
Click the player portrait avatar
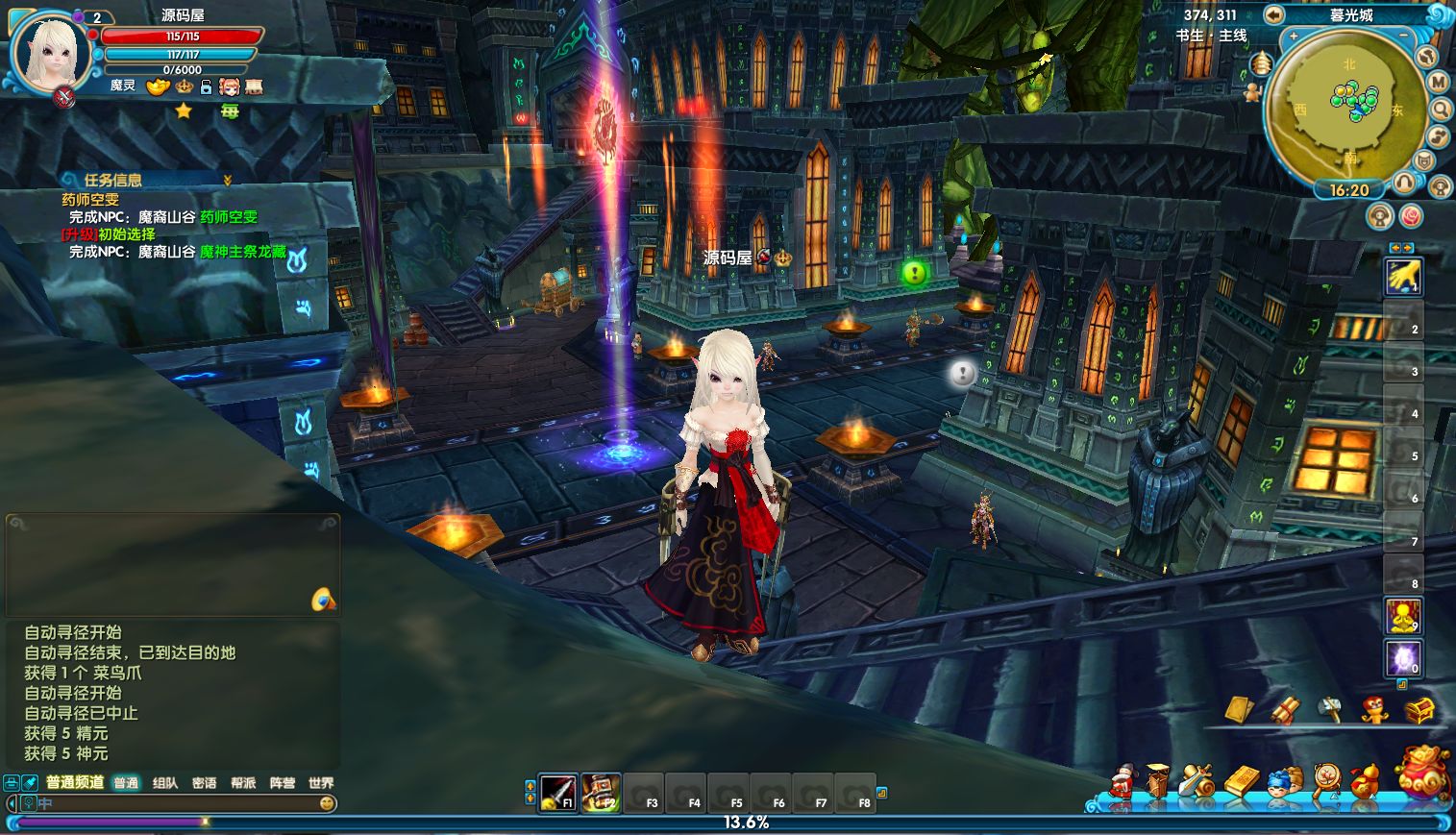(x=49, y=51)
